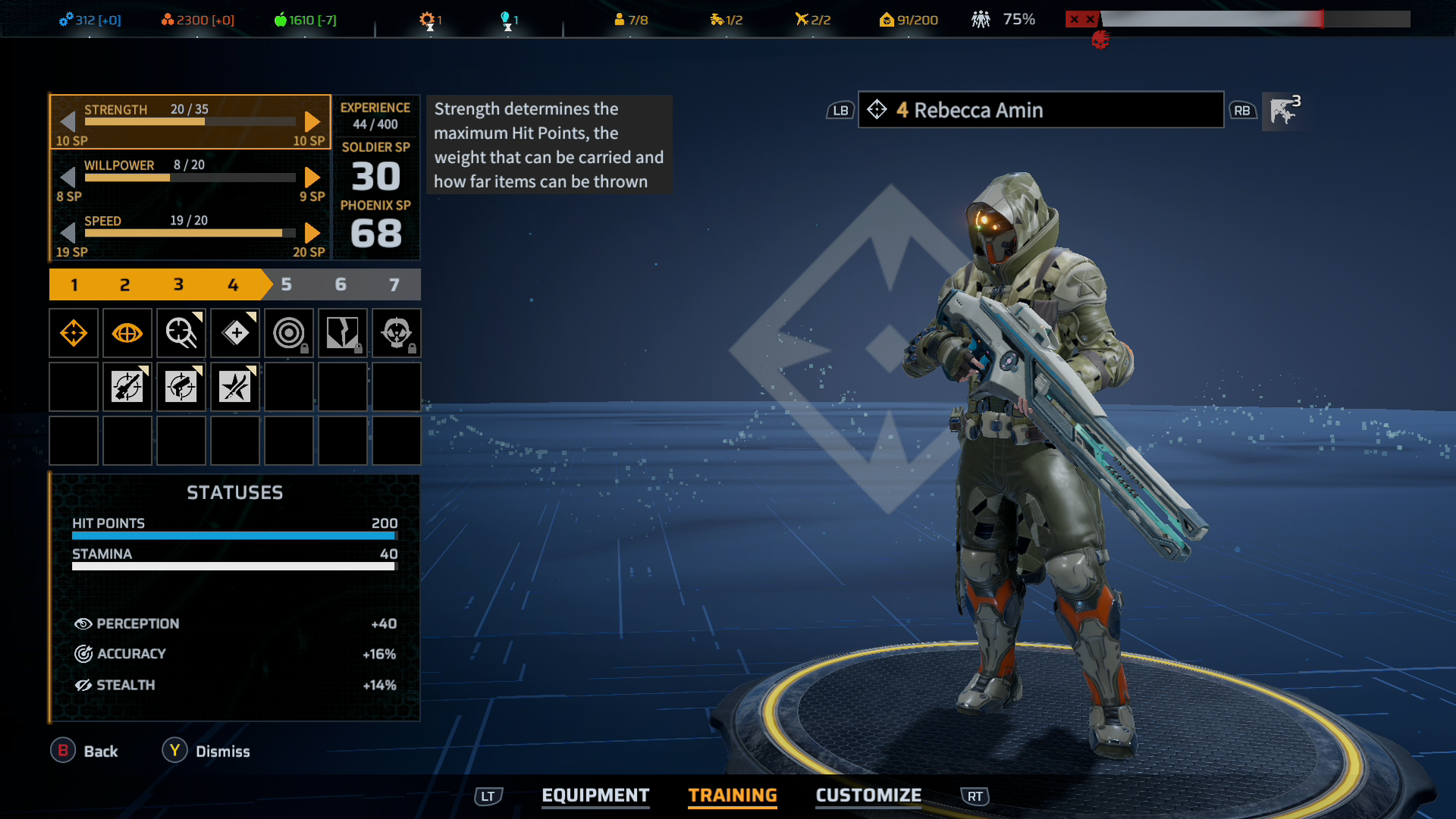Open the Quick Aim skill icon

[180, 333]
